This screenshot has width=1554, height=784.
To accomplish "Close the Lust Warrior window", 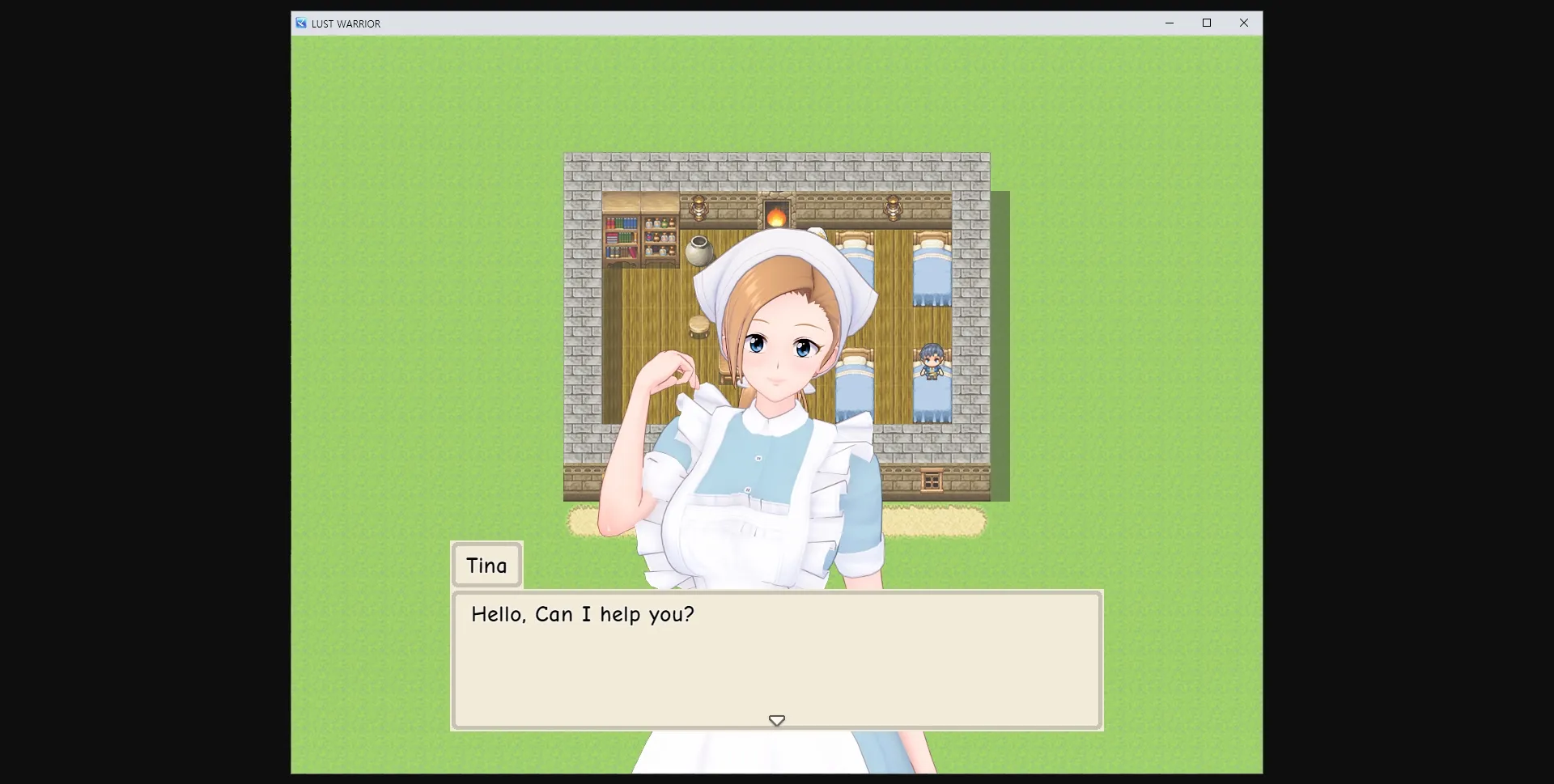I will (1243, 23).
